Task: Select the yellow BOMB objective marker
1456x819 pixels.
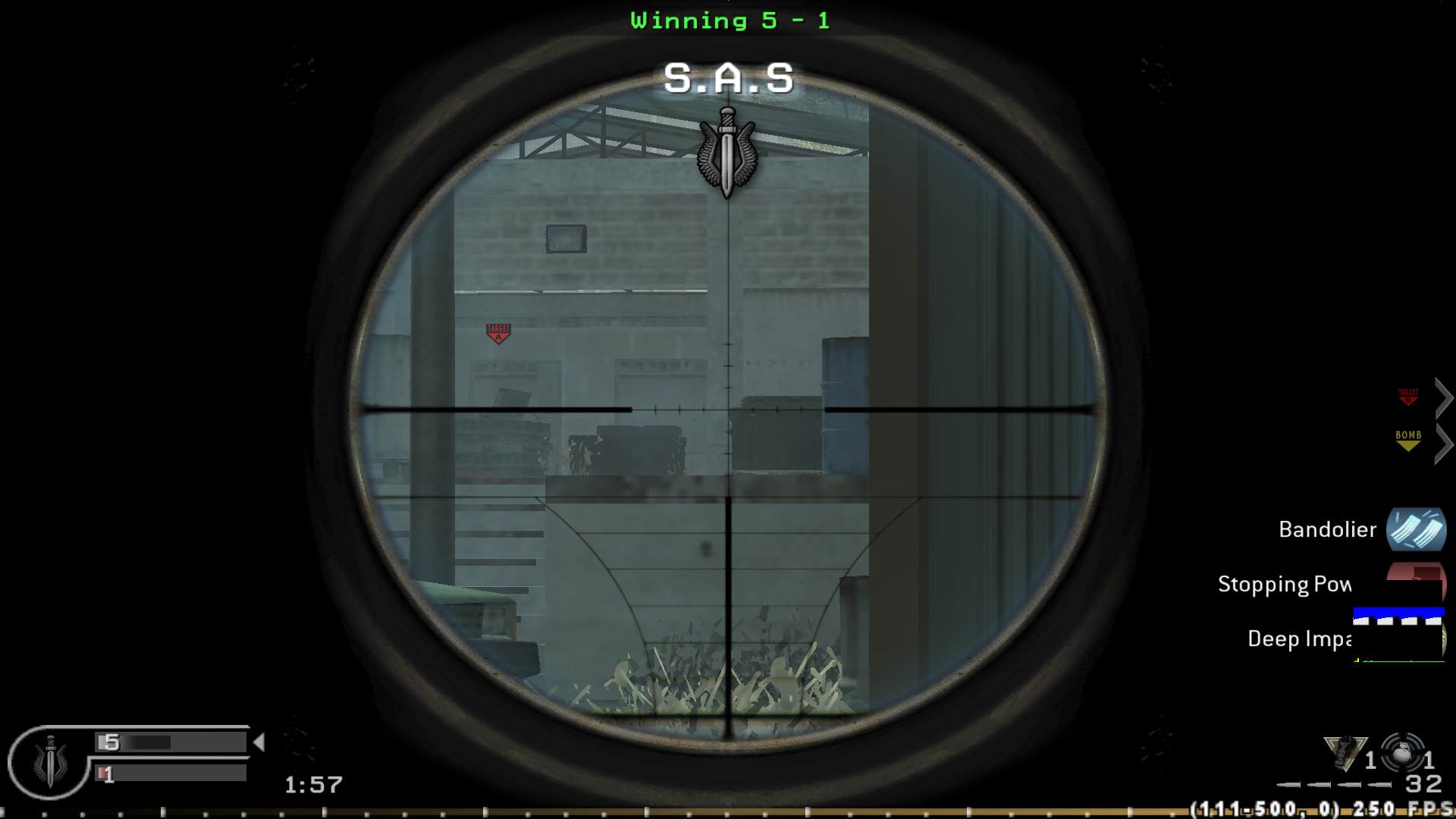Action: pyautogui.click(x=1407, y=441)
